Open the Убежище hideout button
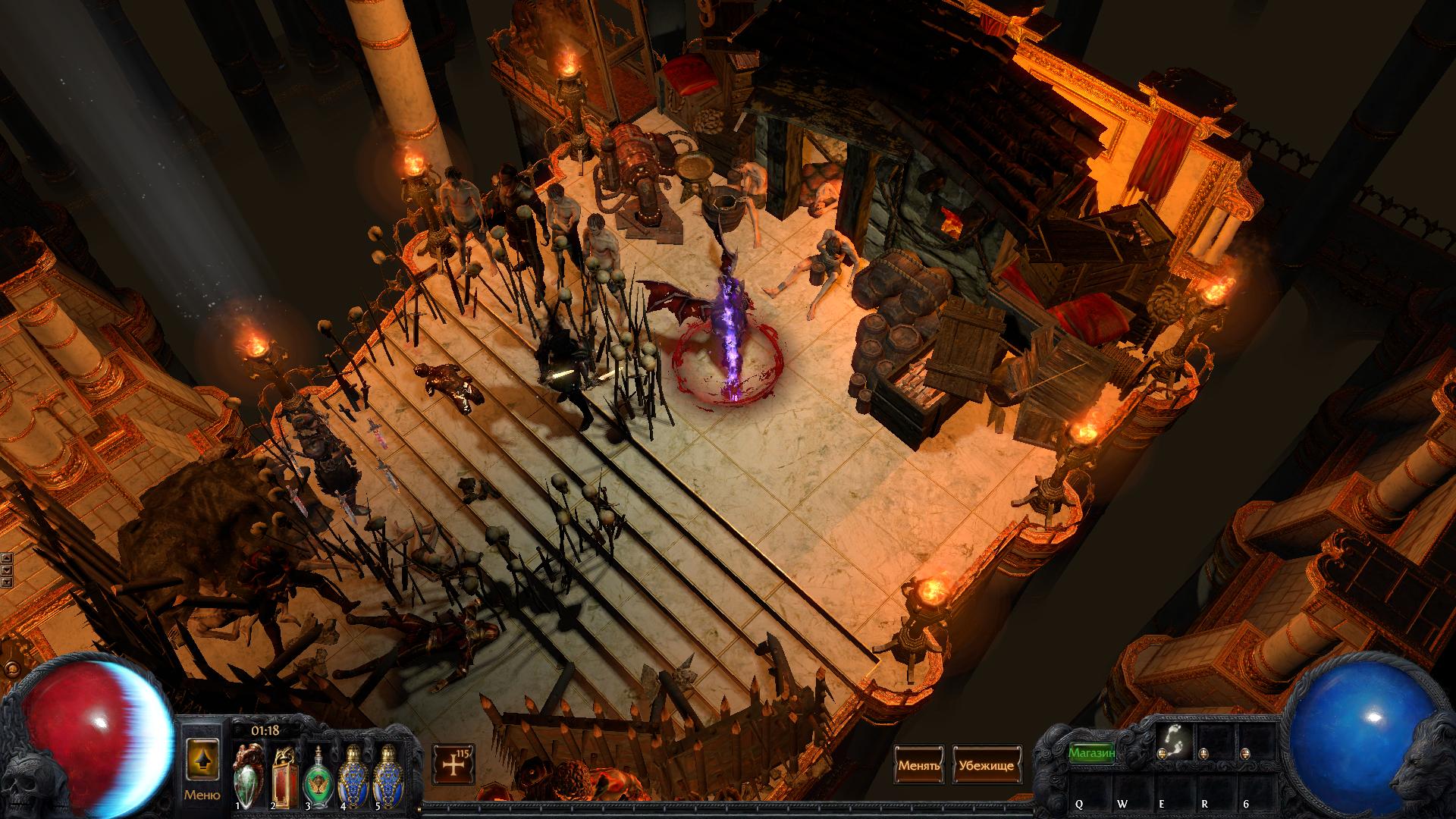Screen dimensions: 1456x819 coord(985,765)
